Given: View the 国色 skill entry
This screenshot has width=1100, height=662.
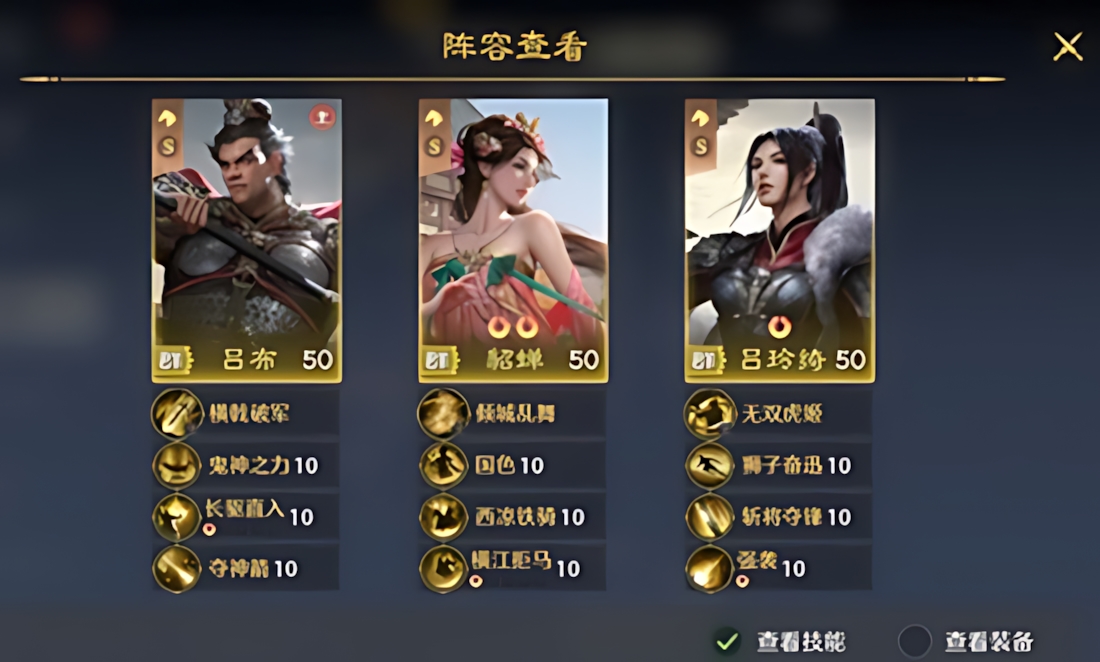Looking at the screenshot, I should pyautogui.click(x=512, y=465).
